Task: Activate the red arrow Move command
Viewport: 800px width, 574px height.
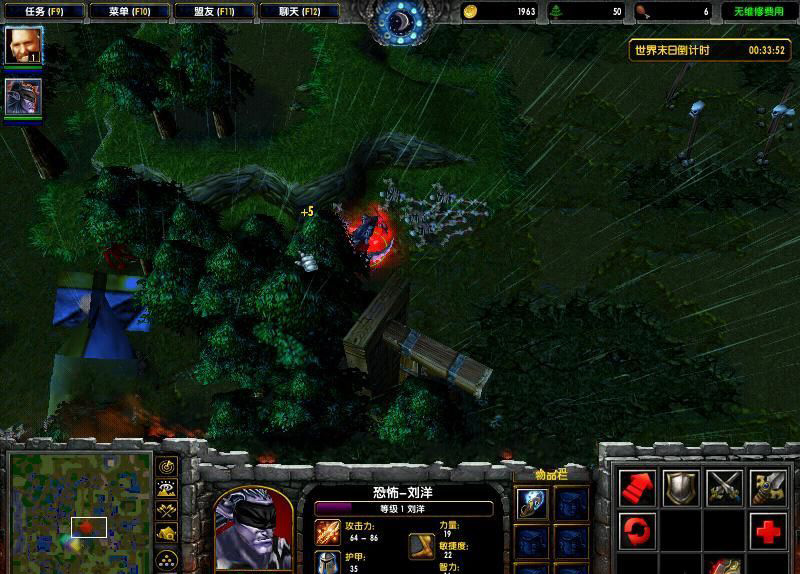Action: pos(637,487)
